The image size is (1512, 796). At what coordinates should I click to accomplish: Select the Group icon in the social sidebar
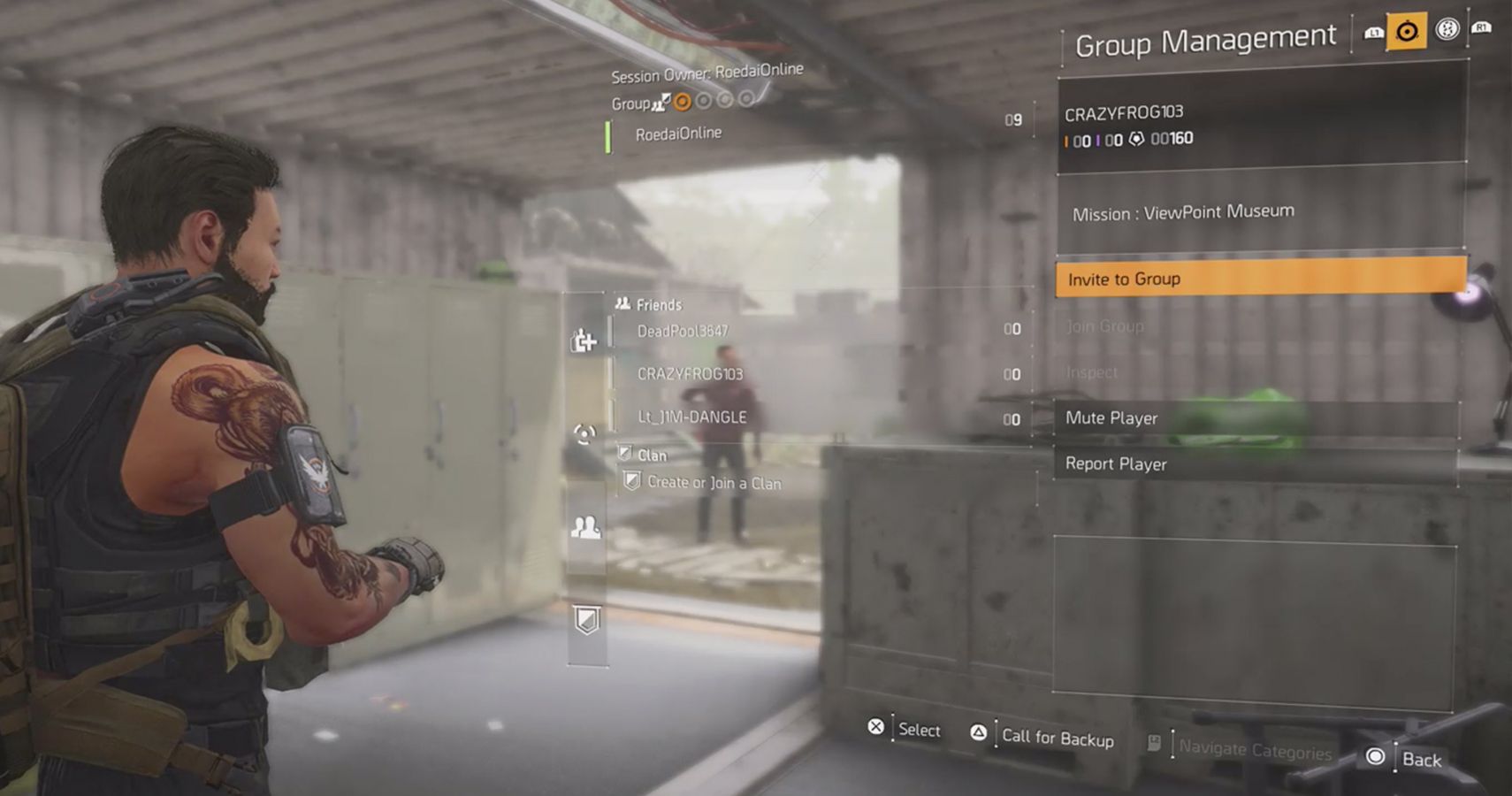(x=585, y=526)
